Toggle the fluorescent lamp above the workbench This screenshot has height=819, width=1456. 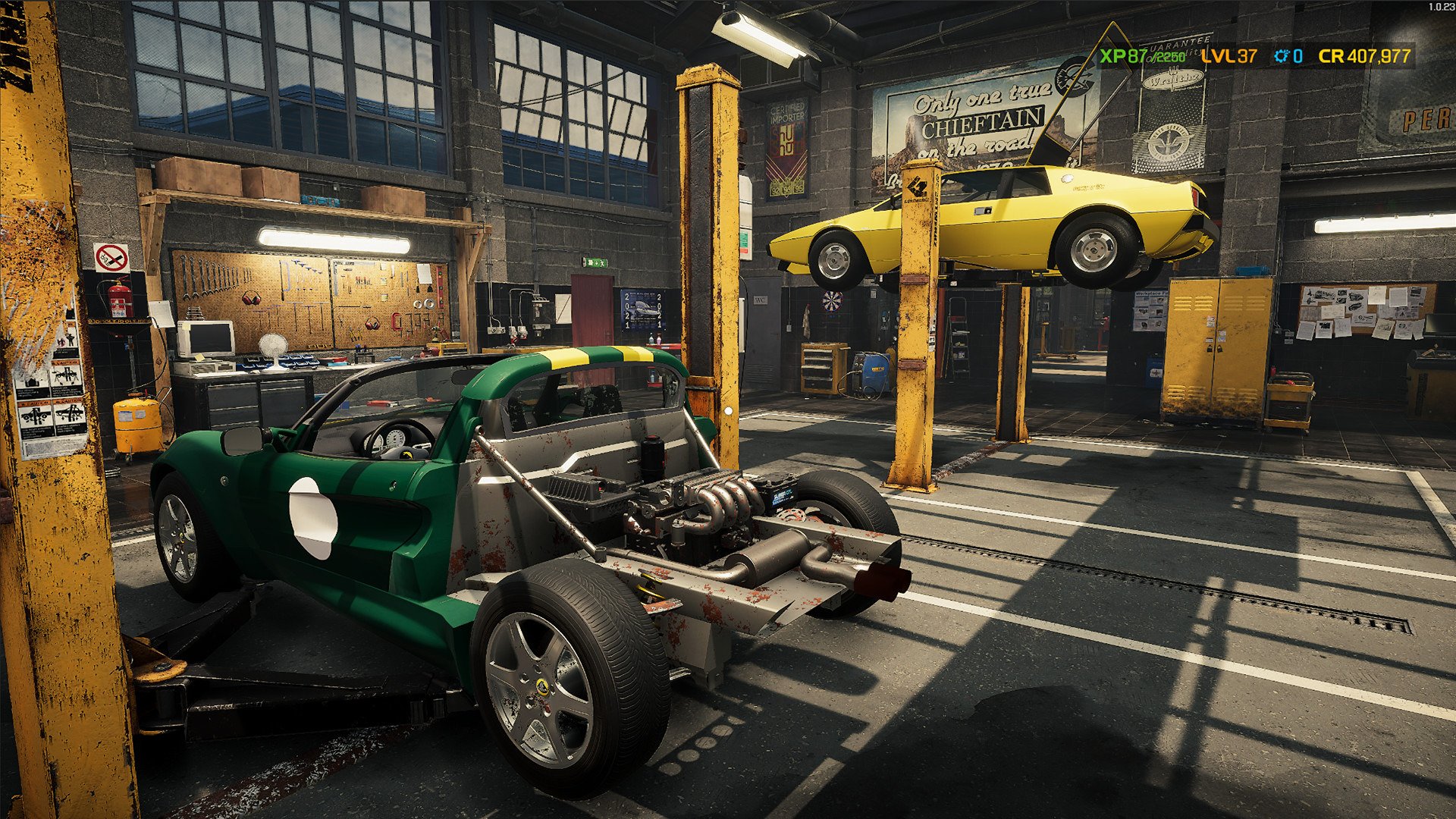334,241
